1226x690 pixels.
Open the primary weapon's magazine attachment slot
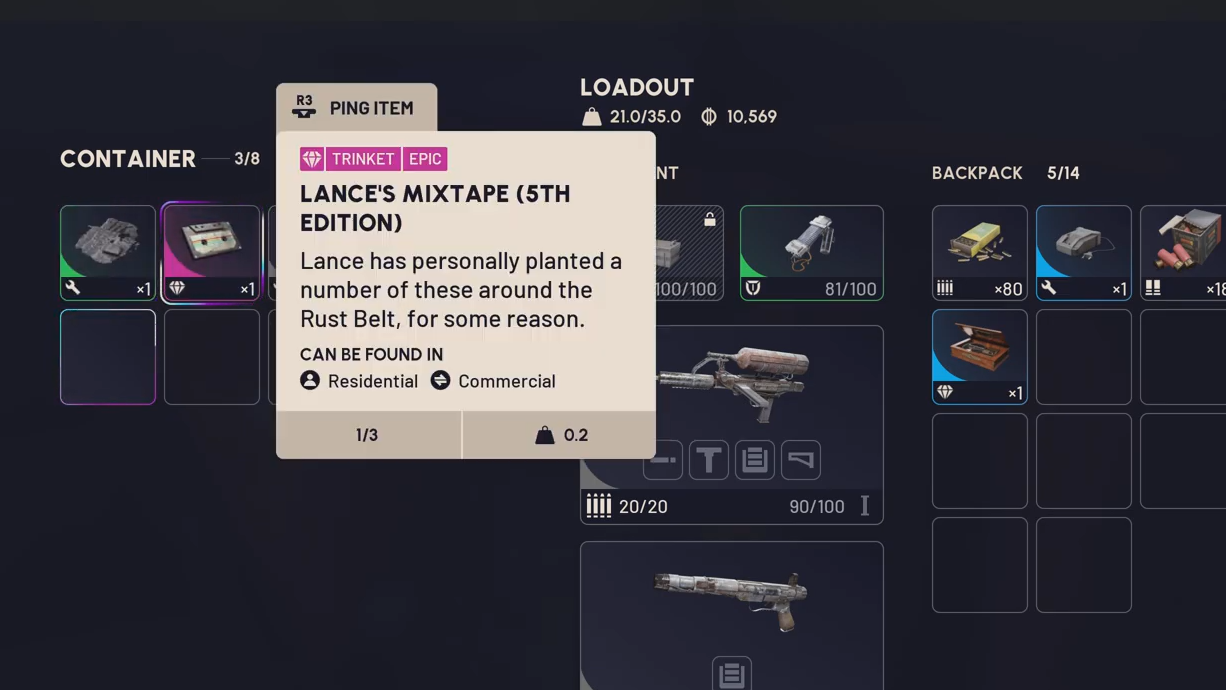[755, 460]
